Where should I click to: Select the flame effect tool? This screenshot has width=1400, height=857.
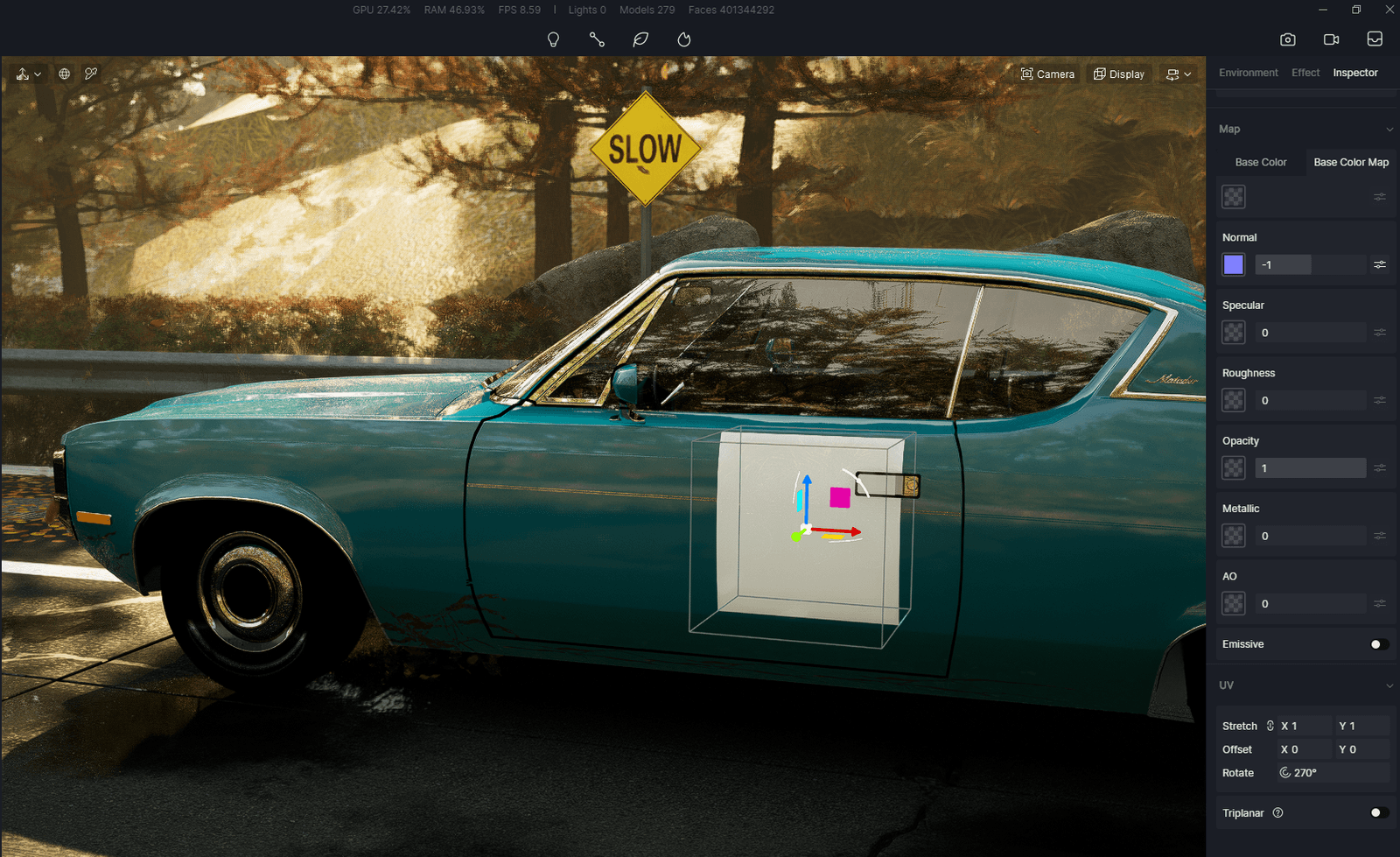pyautogui.click(x=683, y=39)
